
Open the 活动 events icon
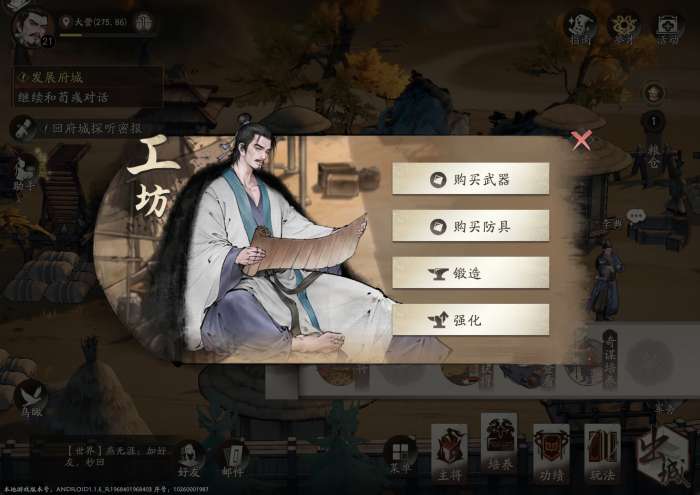(667, 27)
